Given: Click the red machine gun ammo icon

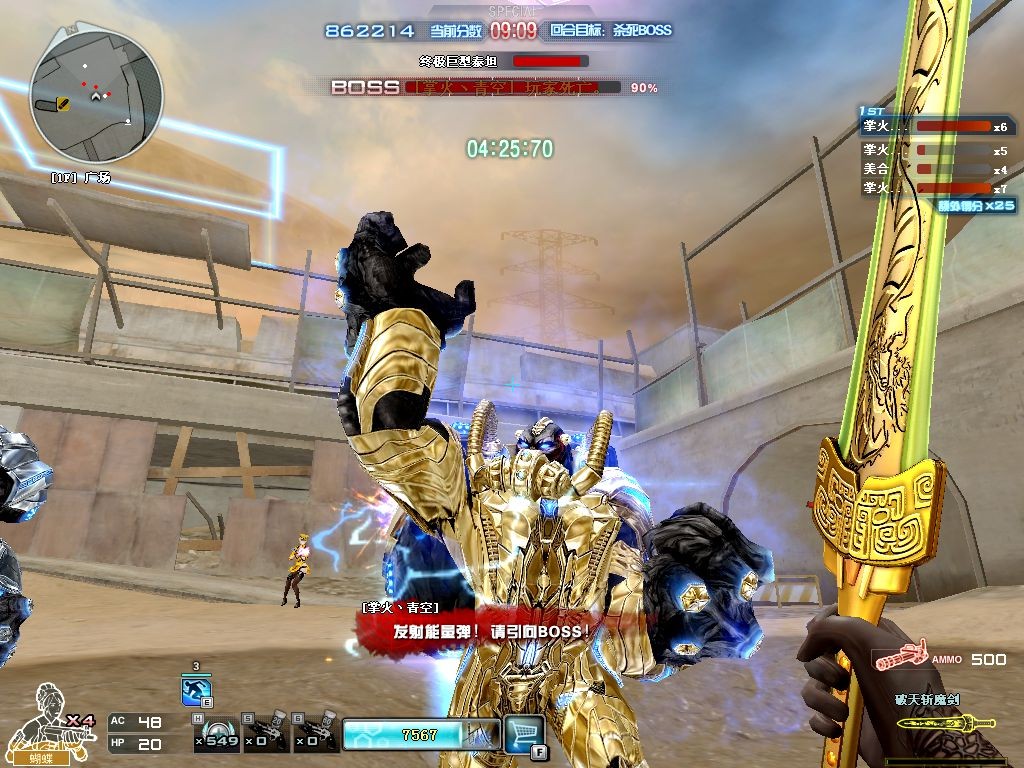Looking at the screenshot, I should [x=897, y=660].
